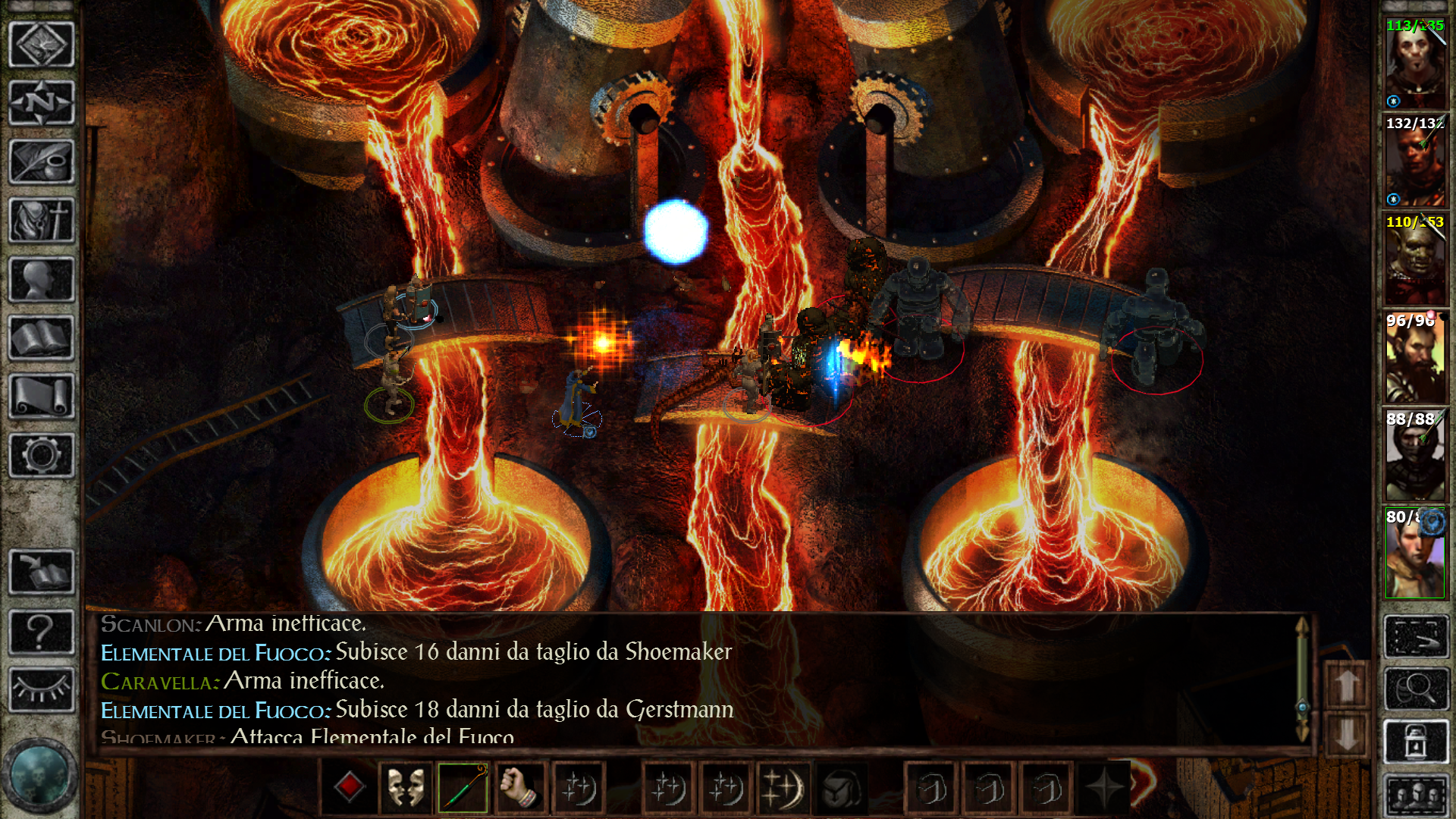Open the priest scroll button
Viewport: 1456px width, 819px height.
pos(41,397)
